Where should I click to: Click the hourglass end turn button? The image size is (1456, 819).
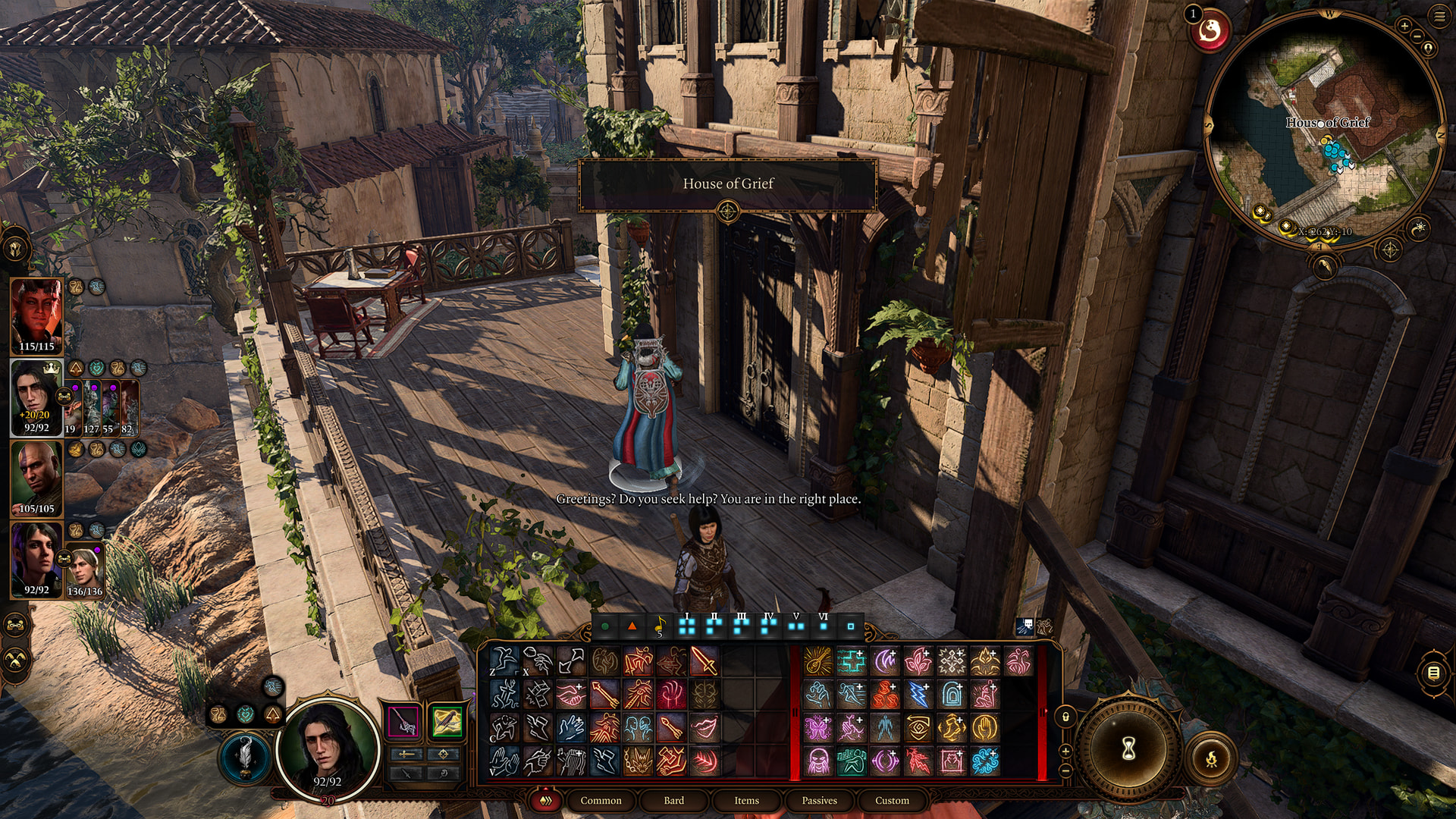pos(1128,750)
